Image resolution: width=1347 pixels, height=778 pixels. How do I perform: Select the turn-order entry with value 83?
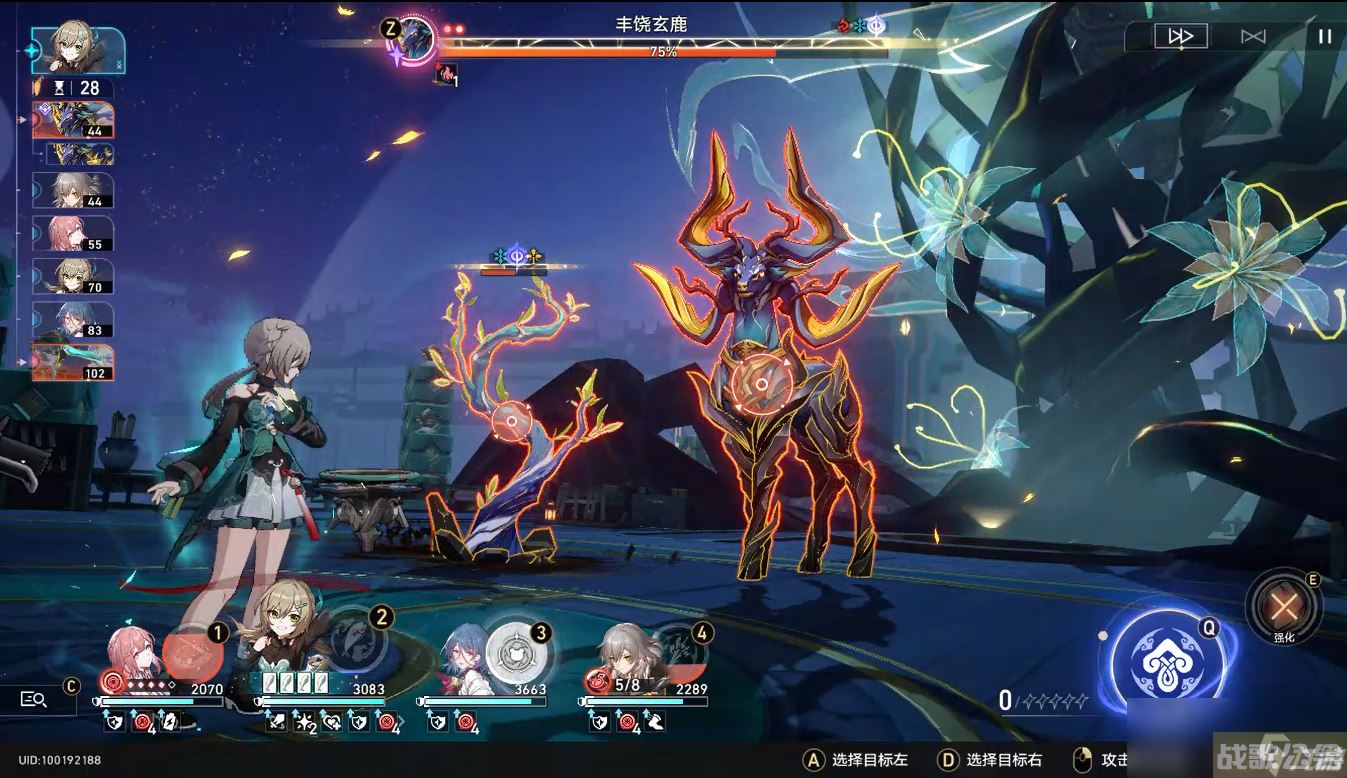click(74, 319)
